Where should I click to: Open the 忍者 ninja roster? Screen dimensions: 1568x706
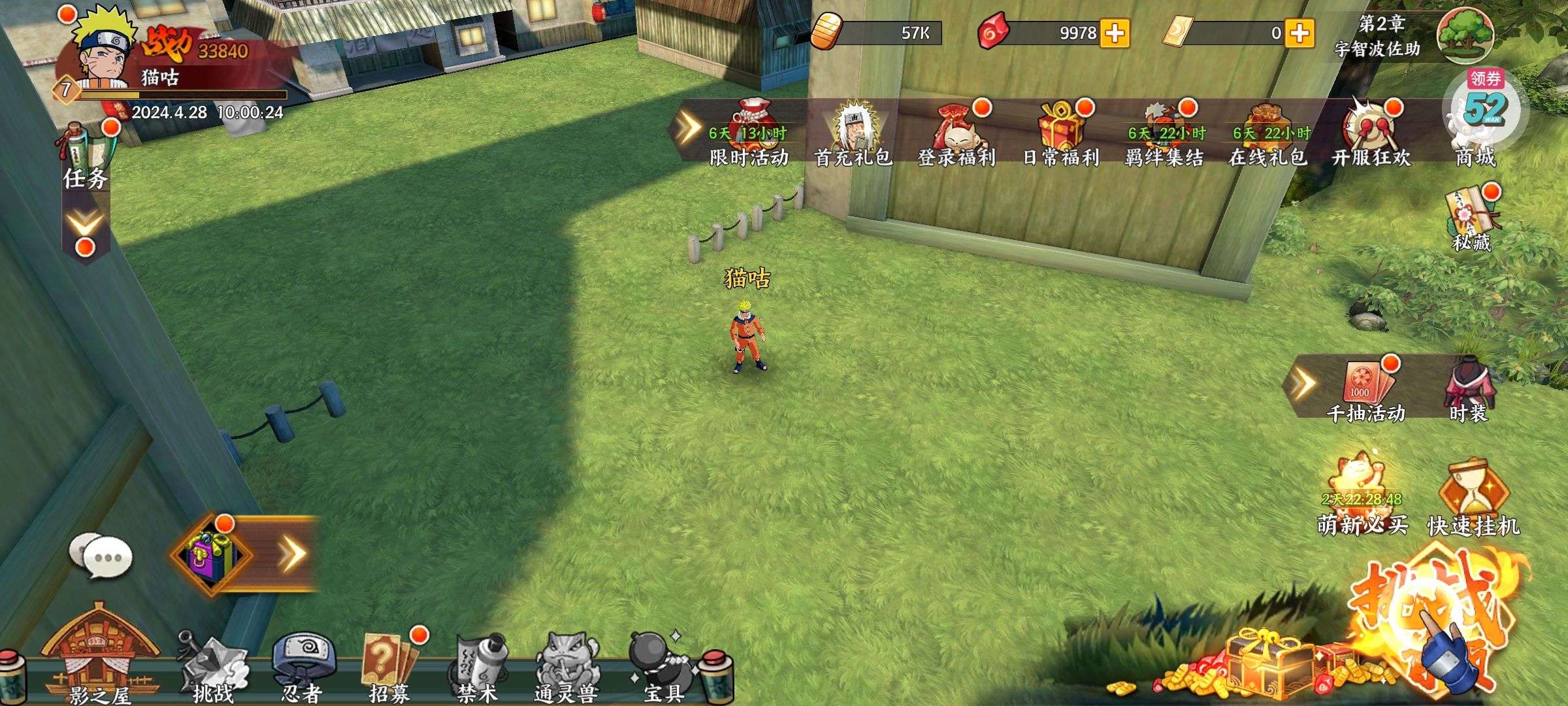pos(302,667)
